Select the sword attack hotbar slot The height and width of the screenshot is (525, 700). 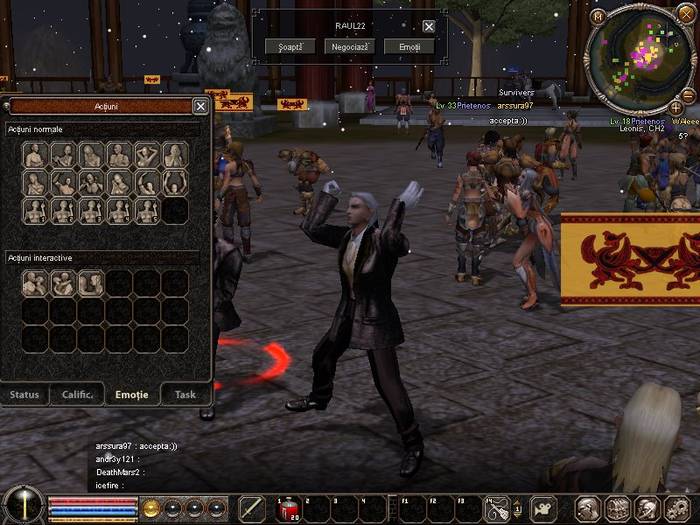click(253, 509)
